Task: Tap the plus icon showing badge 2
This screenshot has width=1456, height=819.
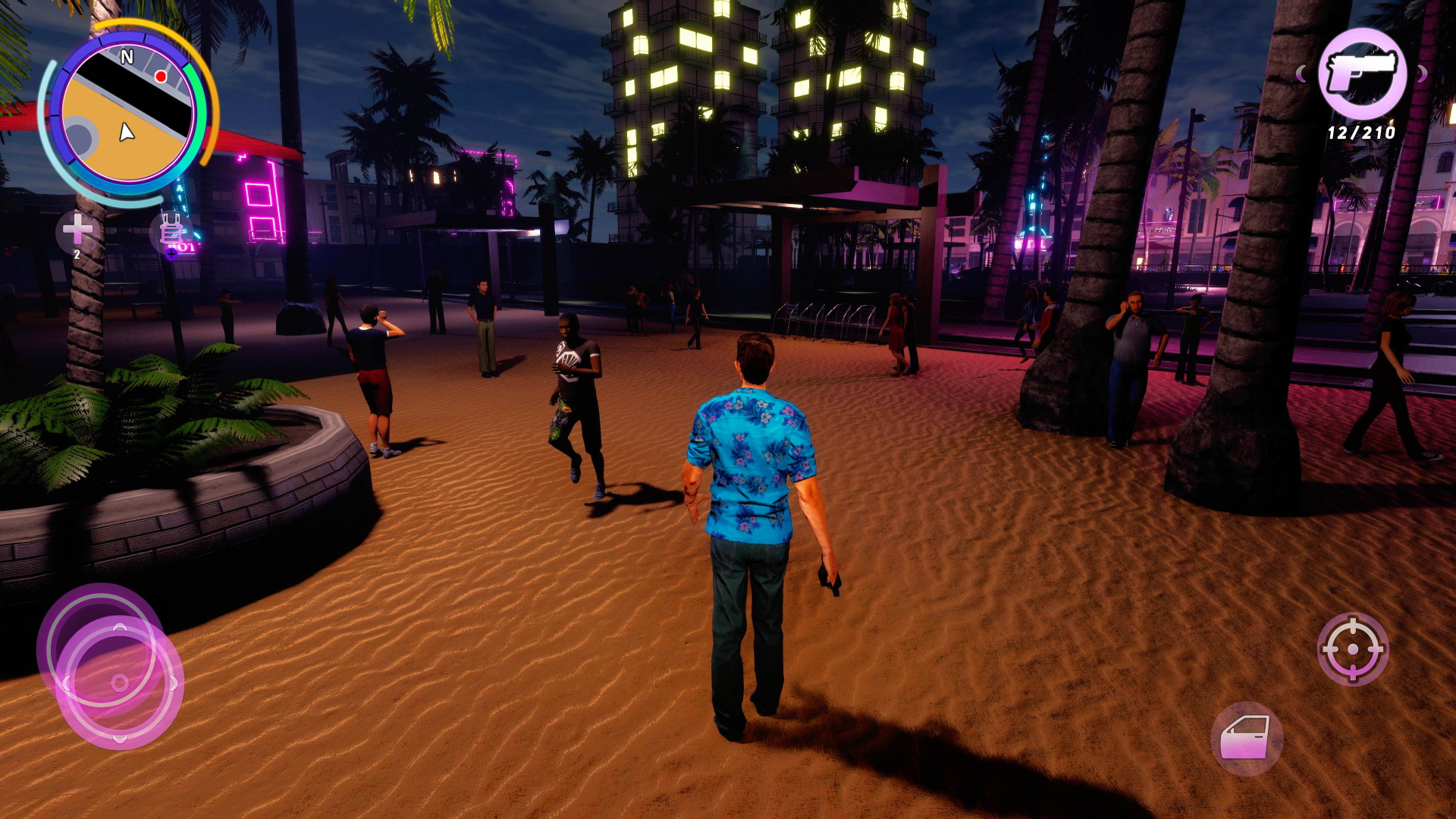Action: tap(76, 227)
